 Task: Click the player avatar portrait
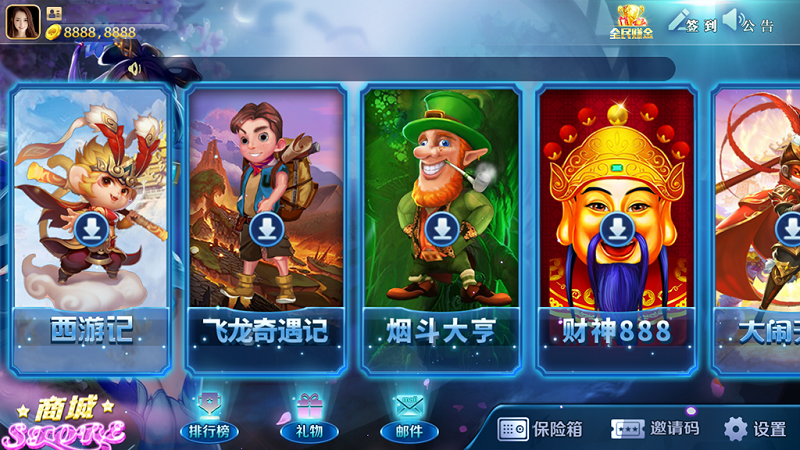tap(23, 23)
